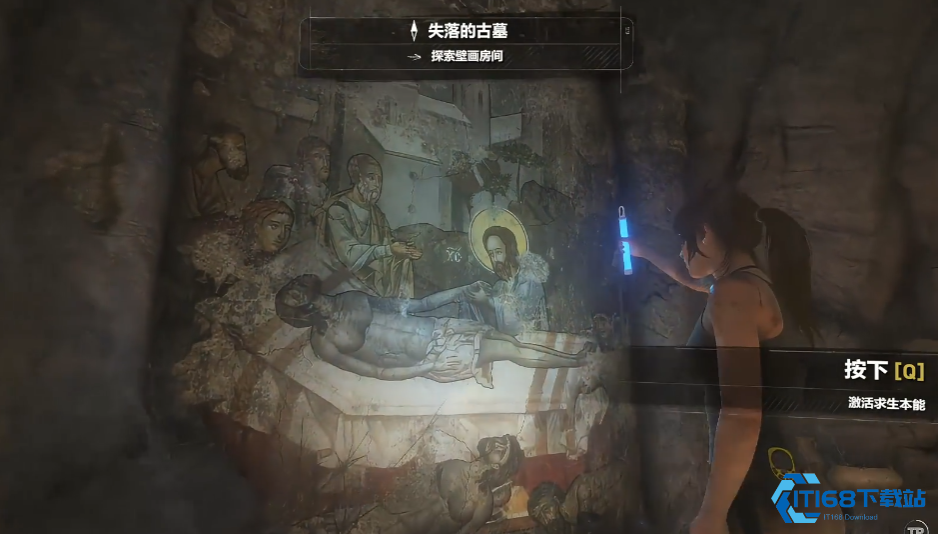Viewport: 938px width, 534px height.
Task: Click the IT168下载站 watermark logo
Action: 848,498
